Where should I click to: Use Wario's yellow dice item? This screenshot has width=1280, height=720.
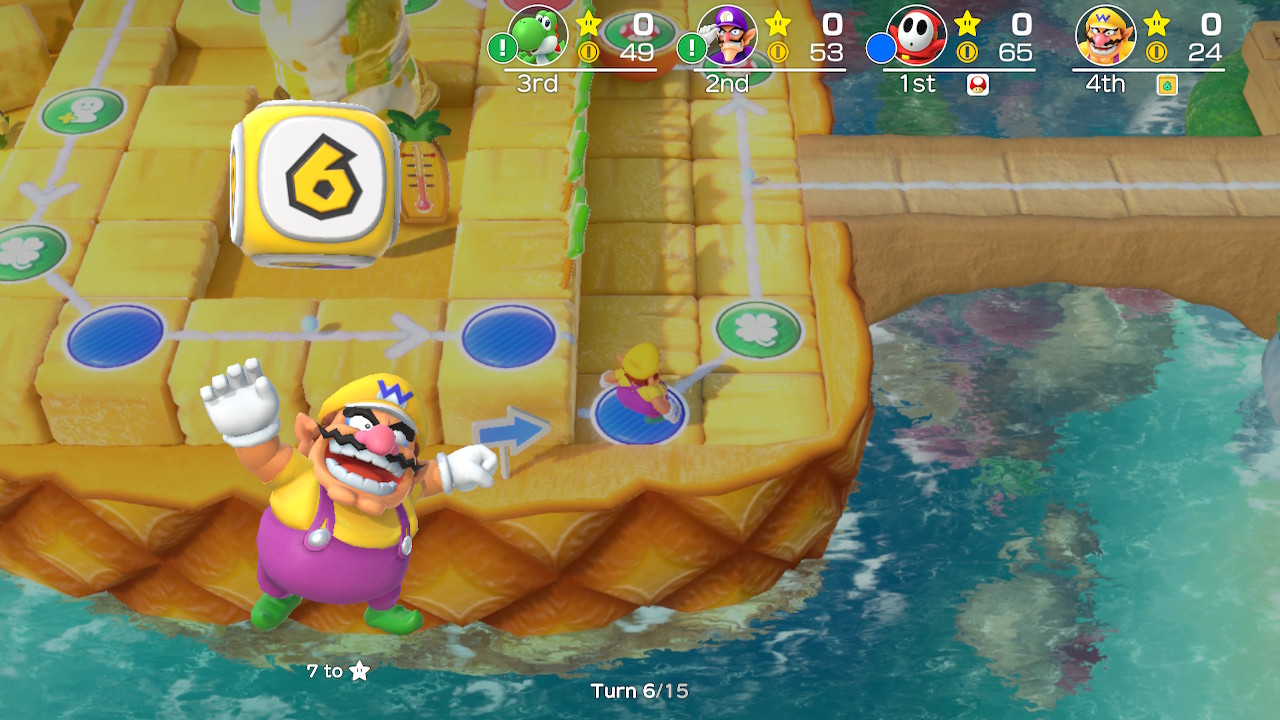coord(1166,85)
